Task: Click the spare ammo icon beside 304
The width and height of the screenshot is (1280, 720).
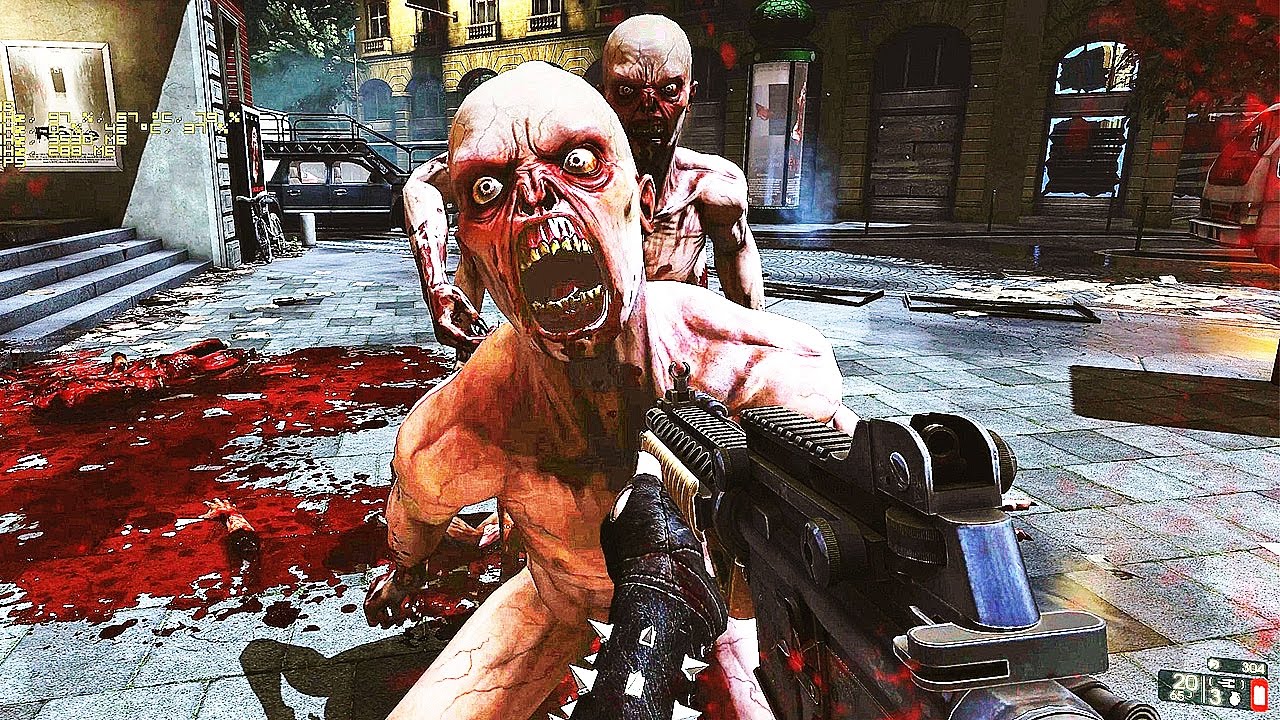Action: (1213, 665)
